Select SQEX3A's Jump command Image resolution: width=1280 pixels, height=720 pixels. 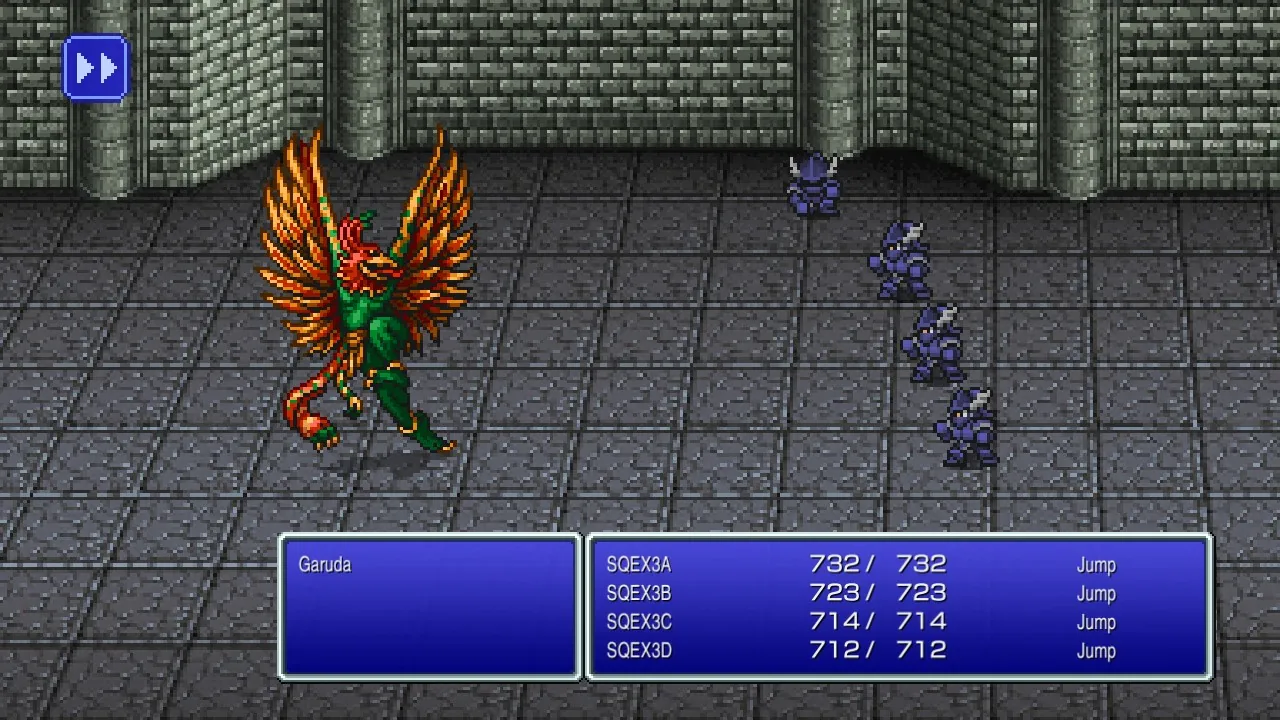1096,565
